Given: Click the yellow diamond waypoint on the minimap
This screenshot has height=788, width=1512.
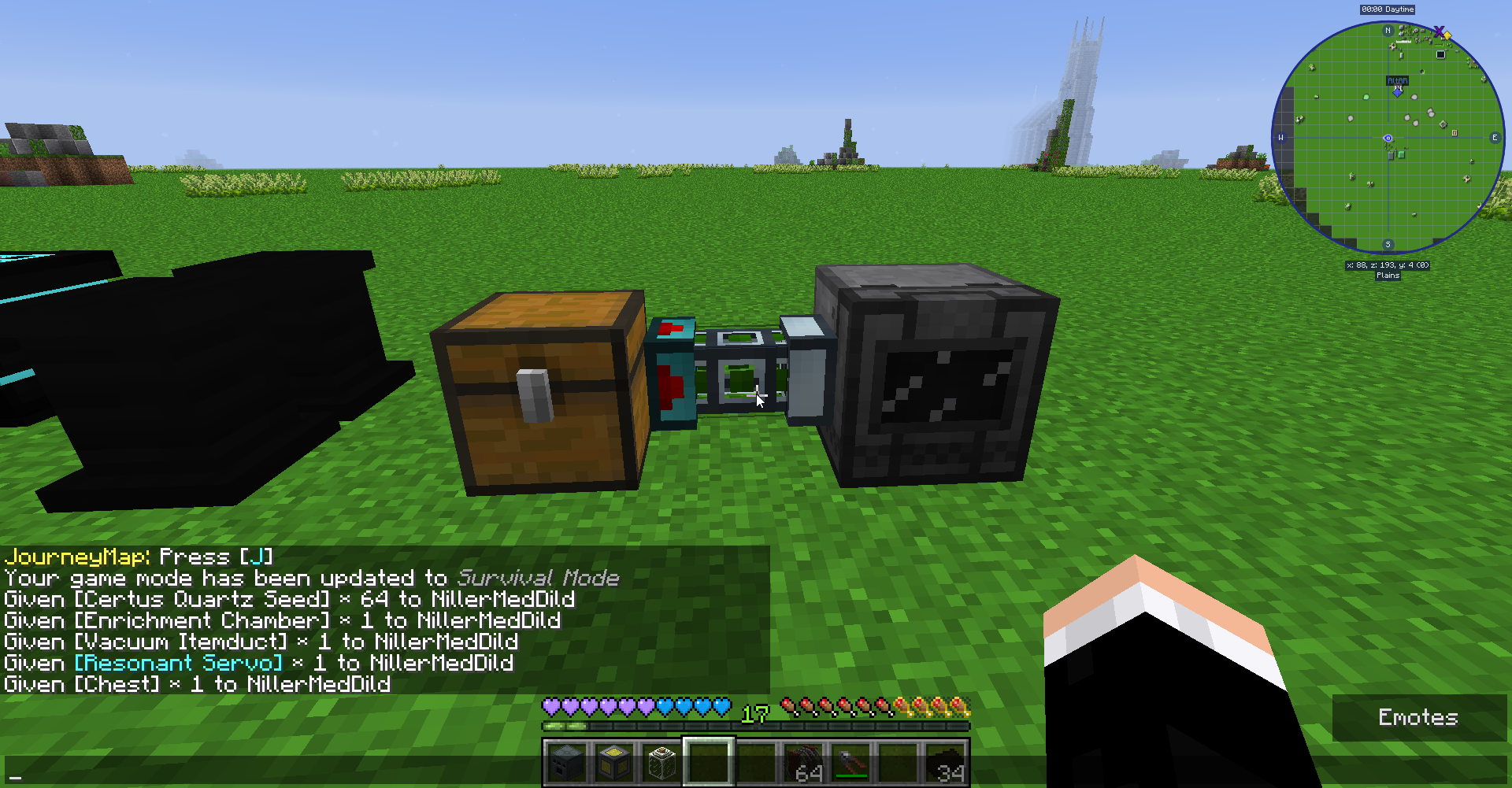Looking at the screenshot, I should pos(1447,35).
